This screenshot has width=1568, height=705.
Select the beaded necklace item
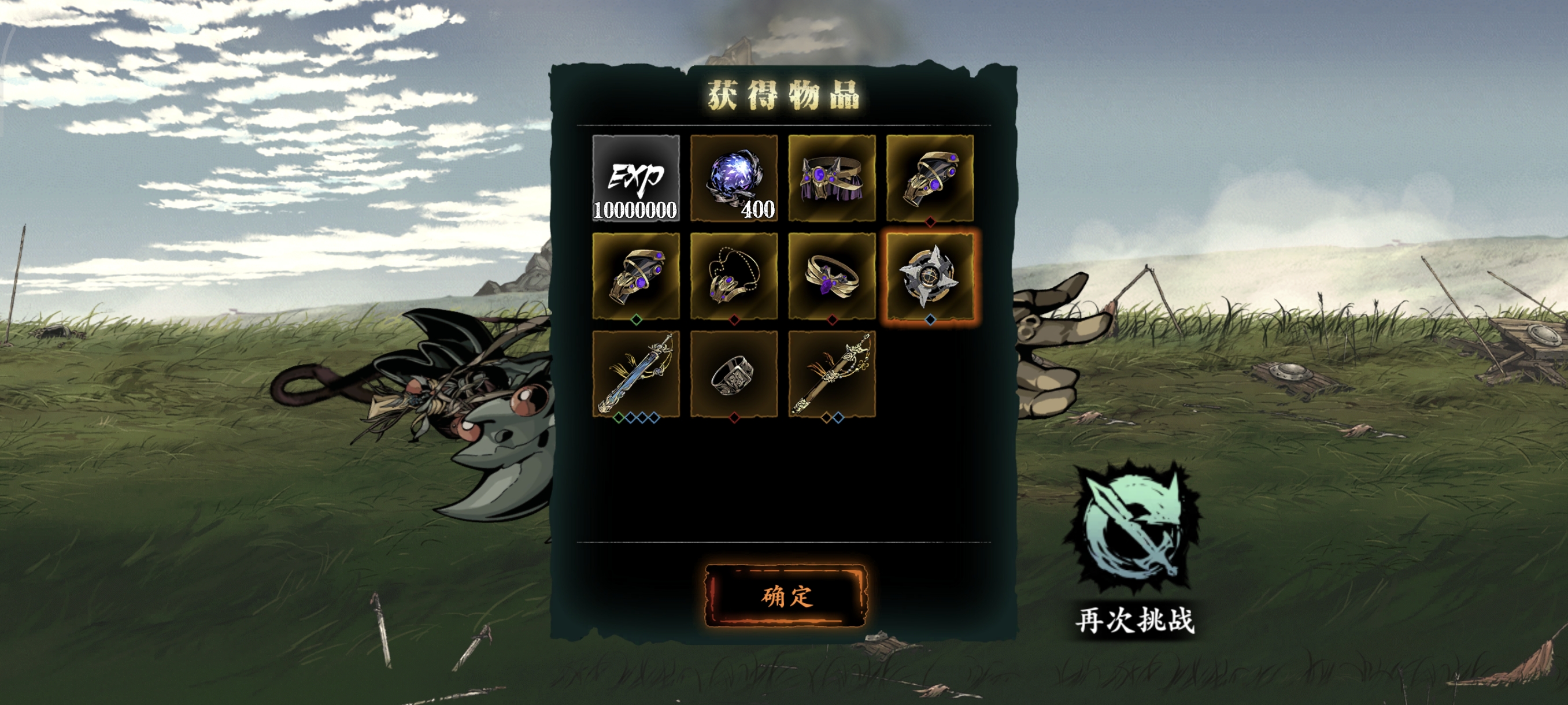[734, 276]
